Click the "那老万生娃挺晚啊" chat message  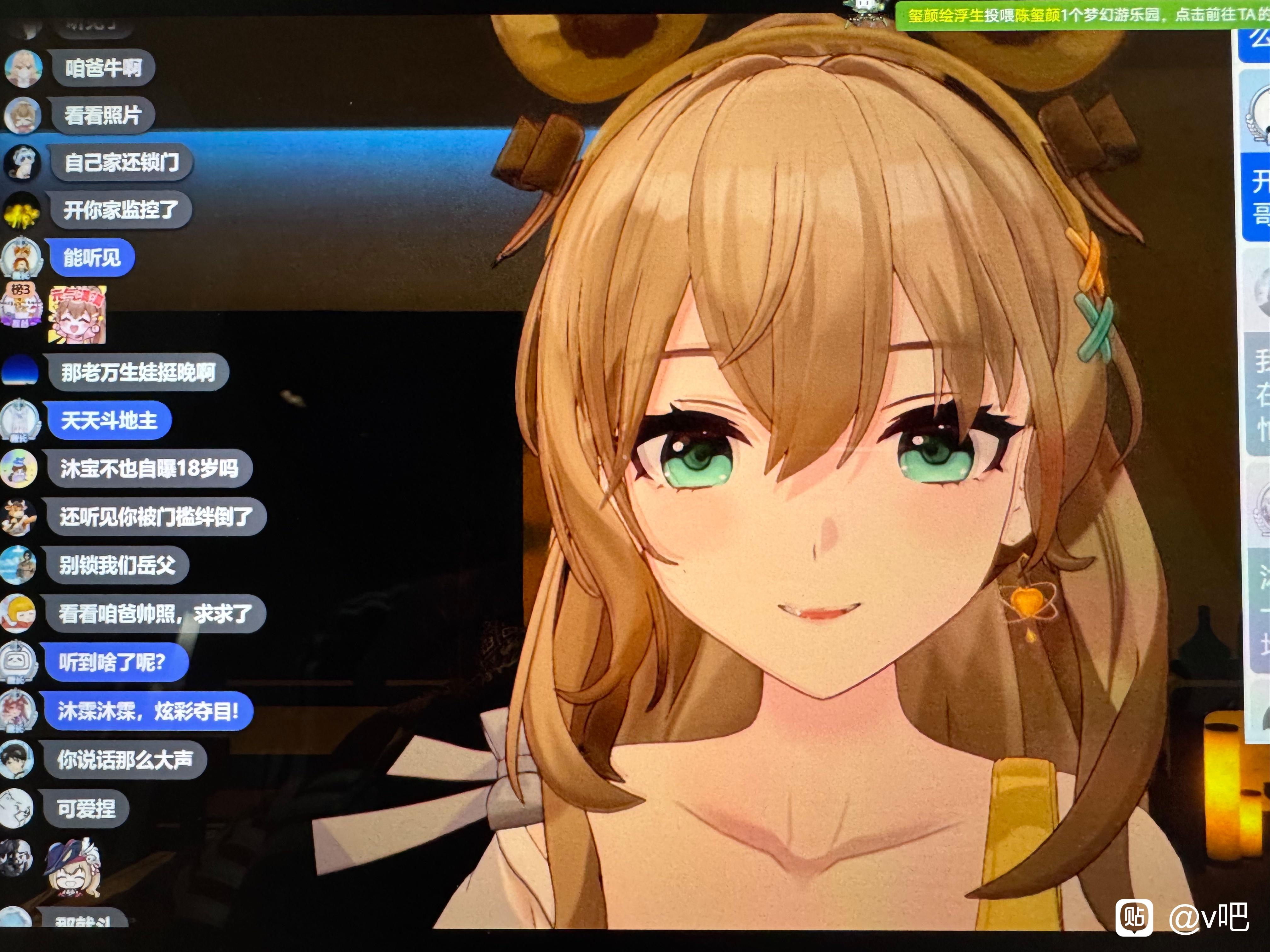138,373
